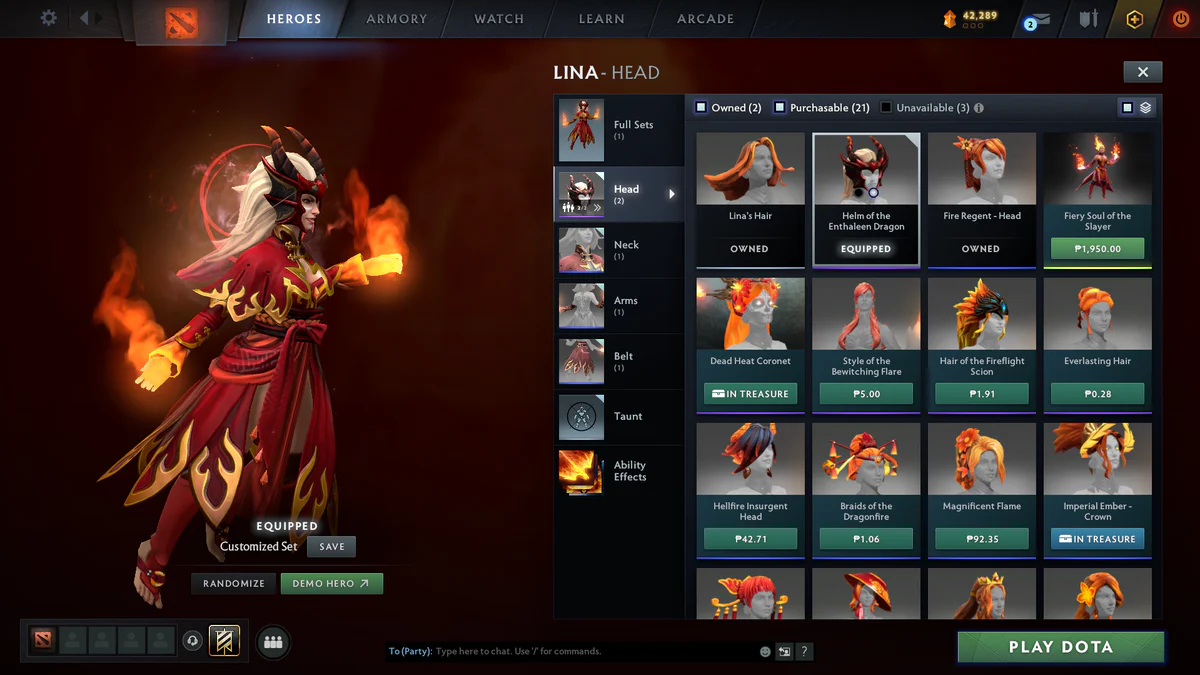Switch to the Armory tab
This screenshot has width=1200, height=675.
click(x=396, y=19)
